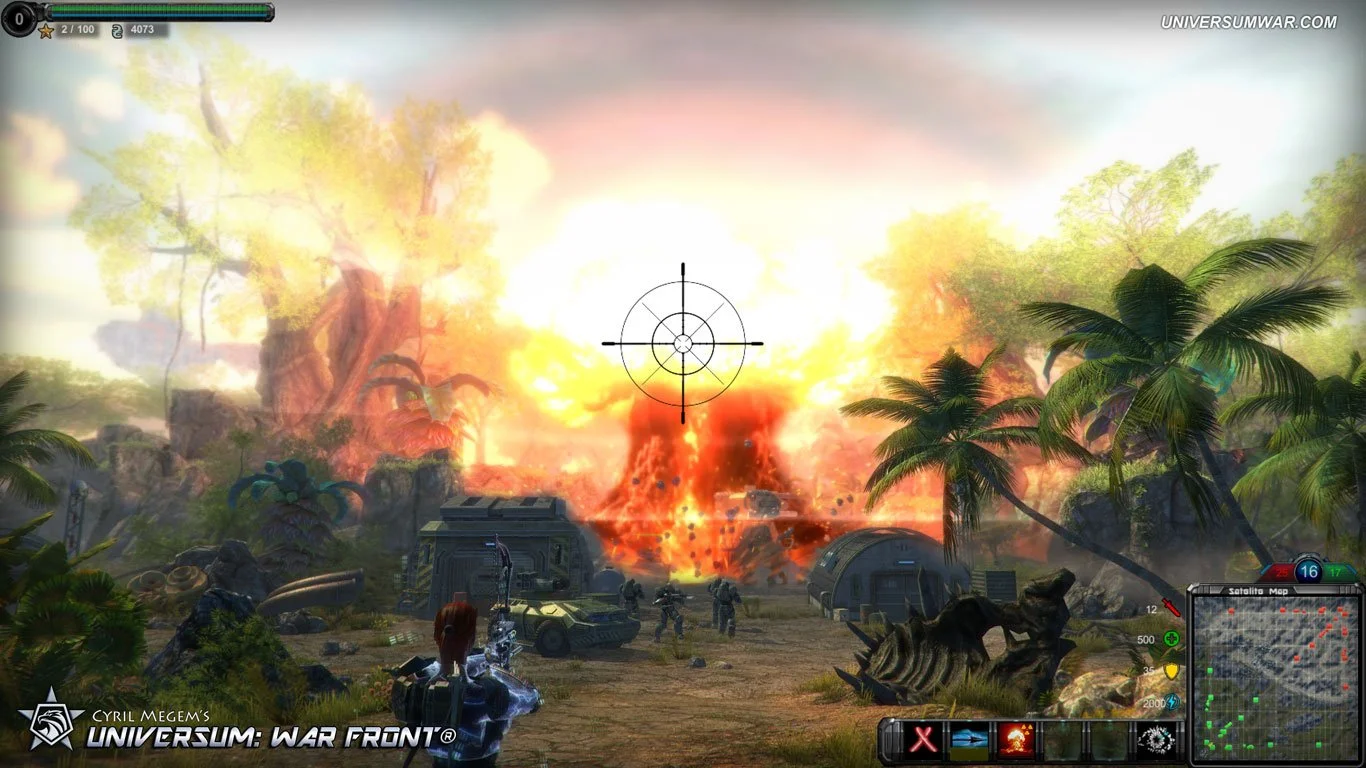
Task: Switch to the green team score tab showing 17
Action: coord(1335,572)
